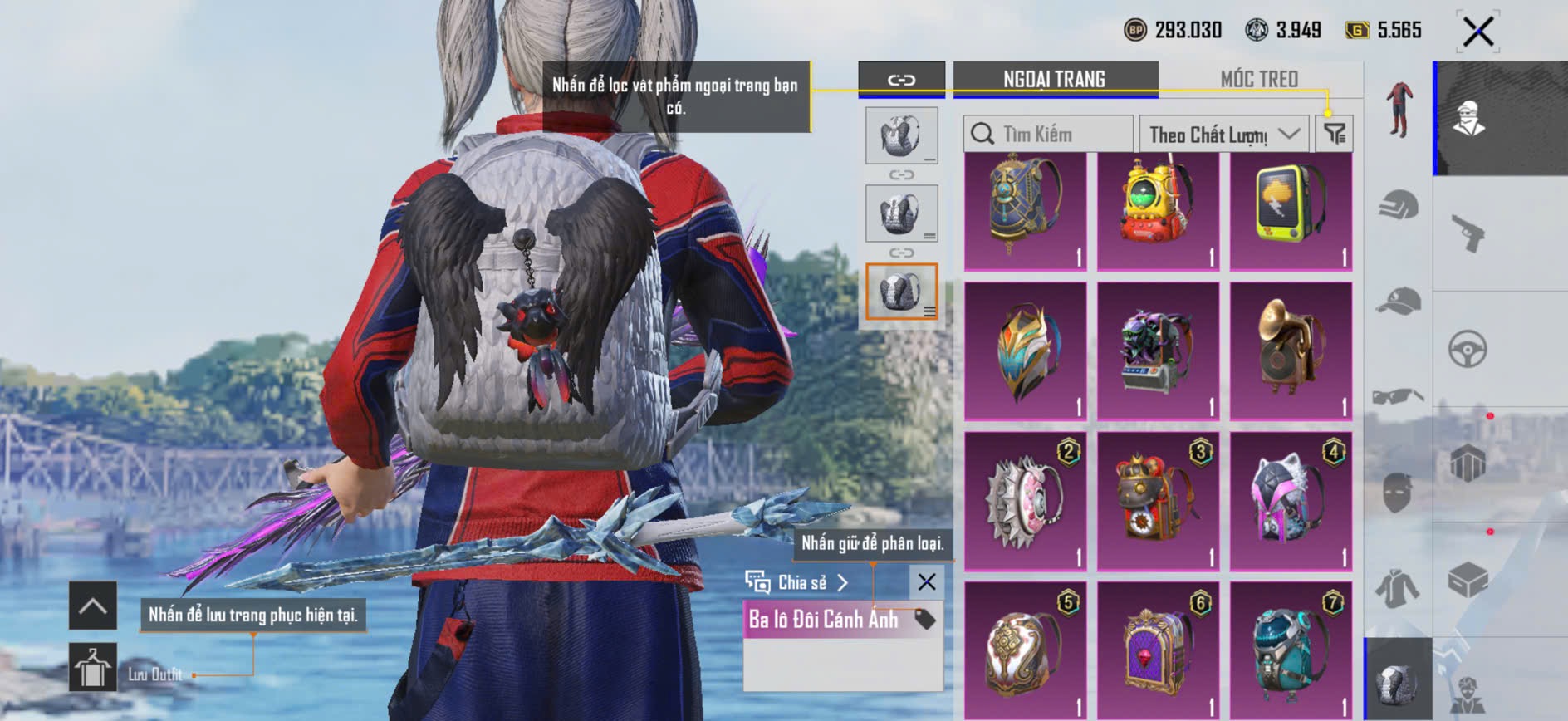The height and width of the screenshot is (721, 1568).
Task: Close the Ba lô Đôi Cánh Ảnh panel
Action: pyautogui.click(x=927, y=582)
